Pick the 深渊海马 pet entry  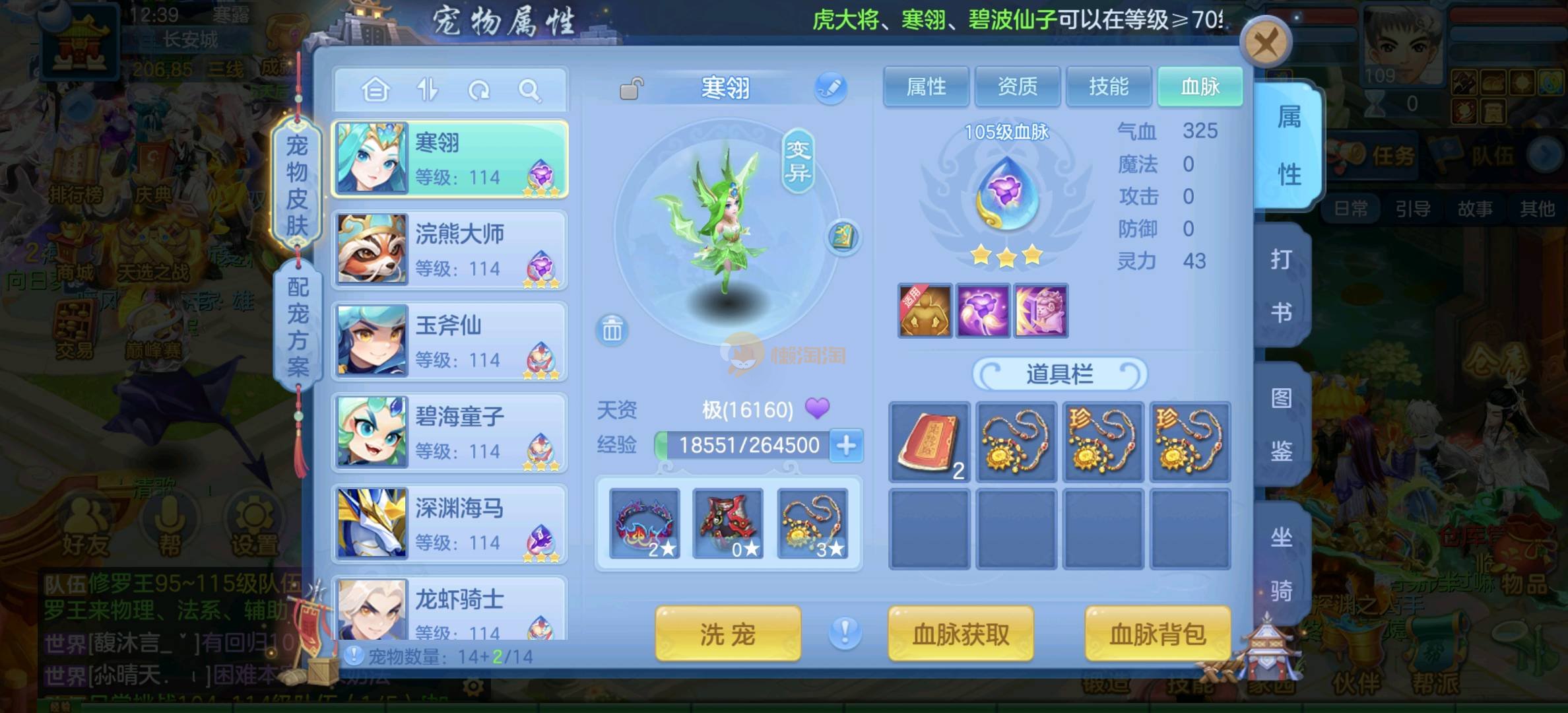[x=450, y=524]
